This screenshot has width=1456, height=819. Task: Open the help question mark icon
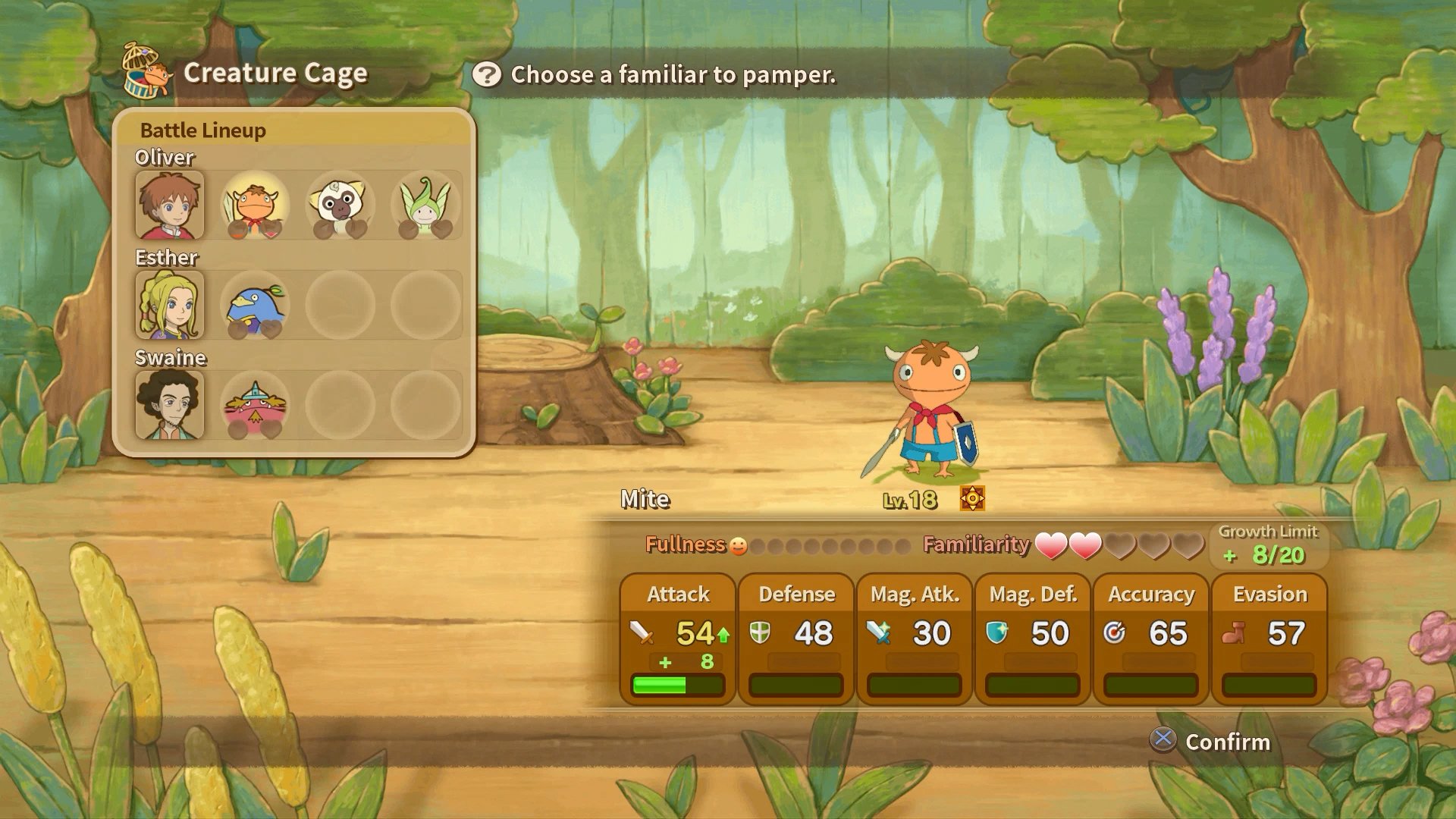(487, 74)
